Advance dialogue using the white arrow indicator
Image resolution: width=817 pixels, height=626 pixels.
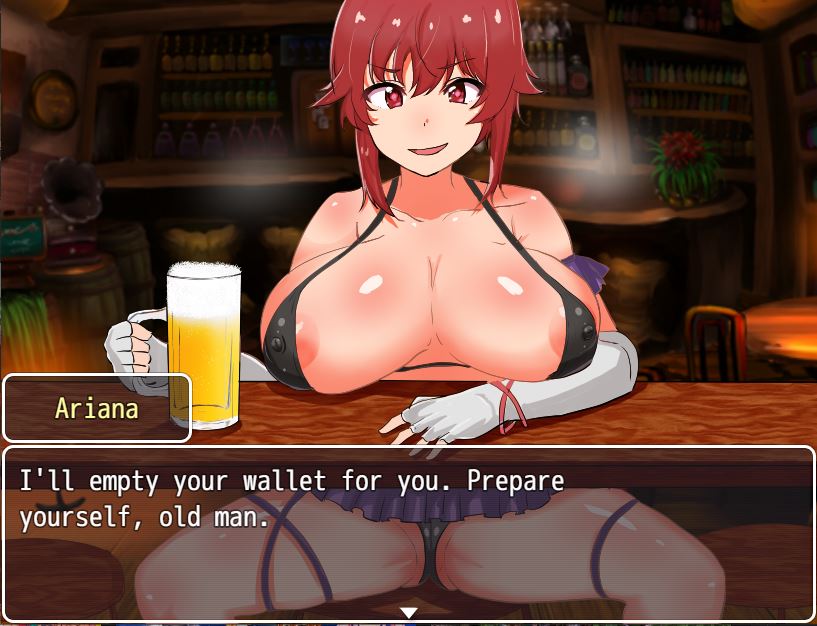(408, 612)
